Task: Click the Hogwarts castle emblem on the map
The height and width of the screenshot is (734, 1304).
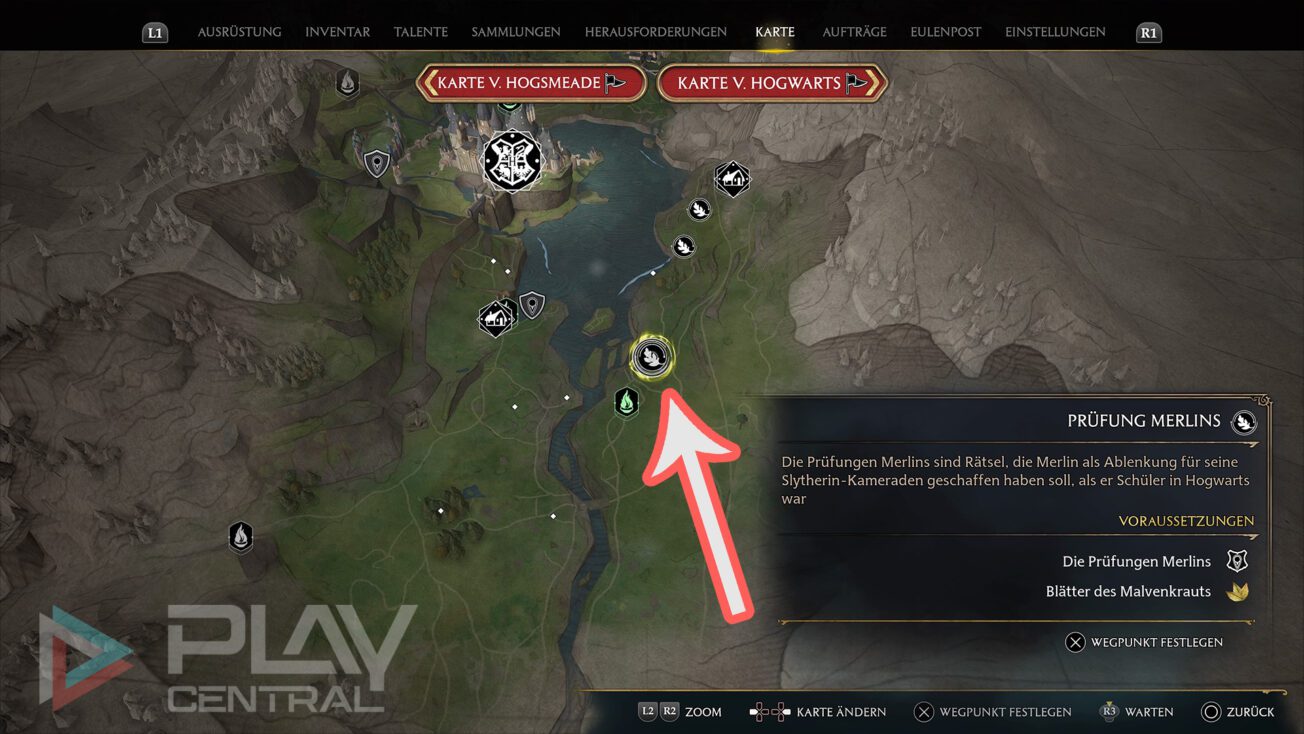Action: tap(512, 161)
